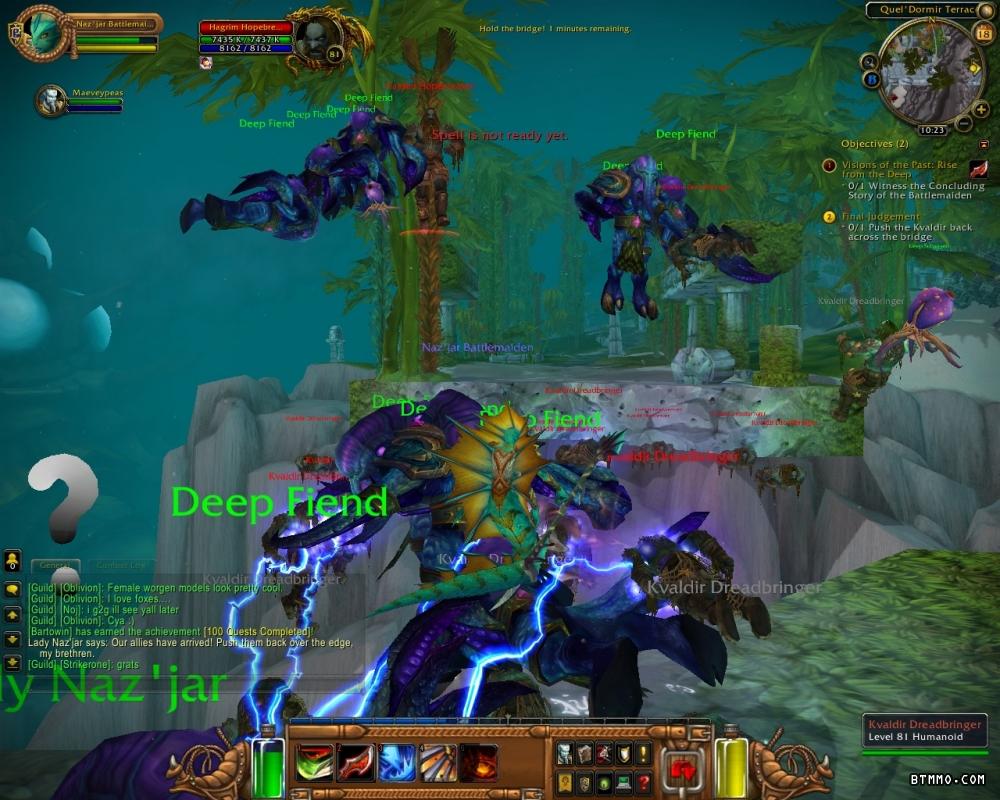The width and height of the screenshot is (1000, 800).
Task: Collapse the Objectives tracker
Action: (983, 144)
